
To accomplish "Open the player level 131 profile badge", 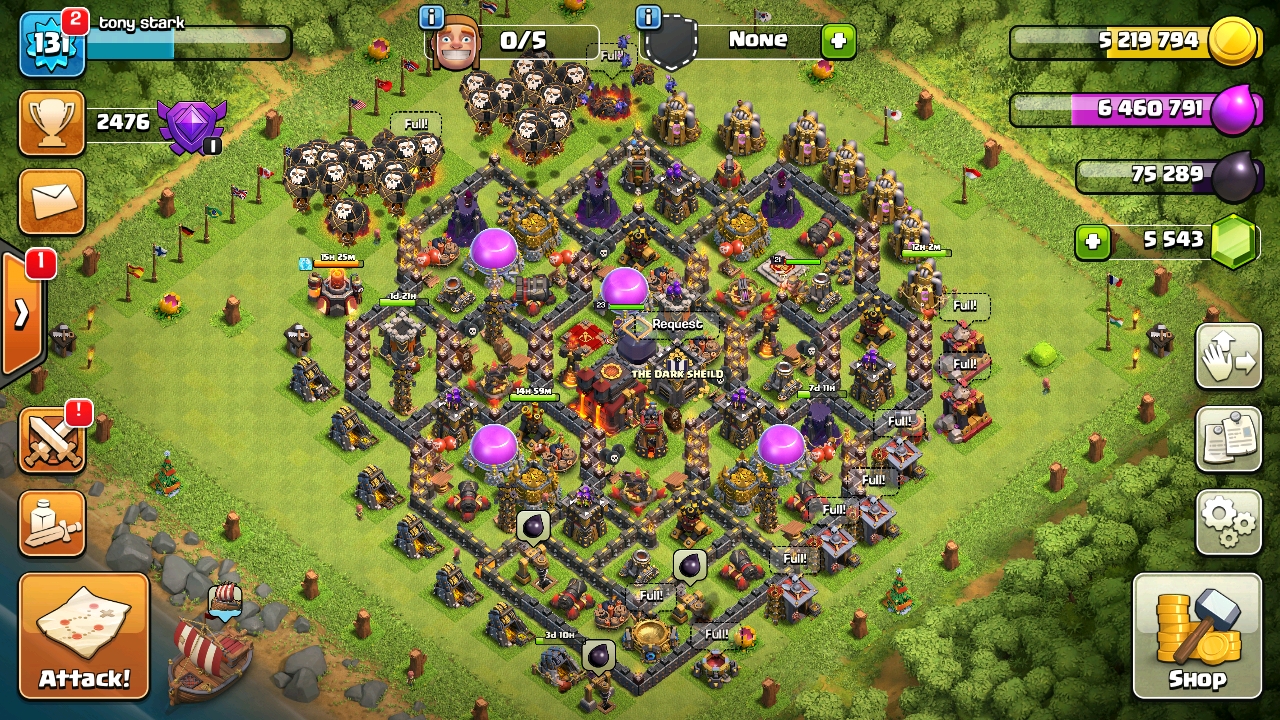I will coord(50,45).
